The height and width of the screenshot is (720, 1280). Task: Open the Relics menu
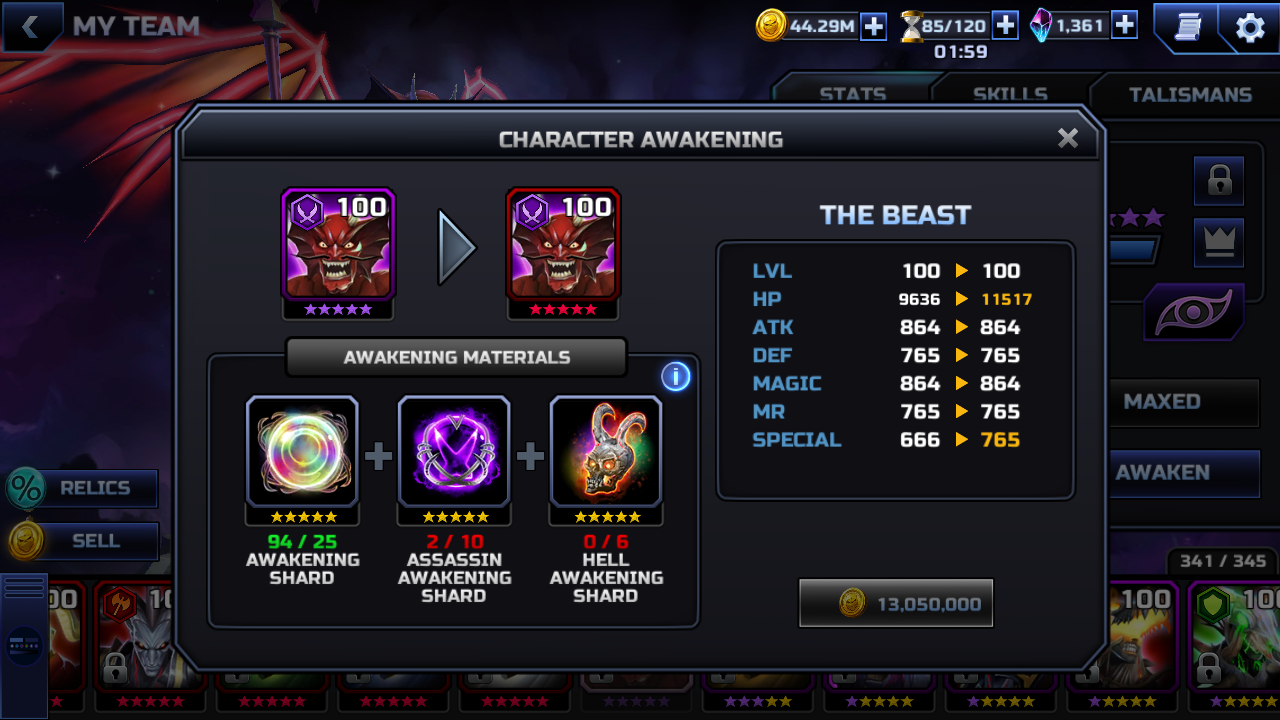(84, 488)
